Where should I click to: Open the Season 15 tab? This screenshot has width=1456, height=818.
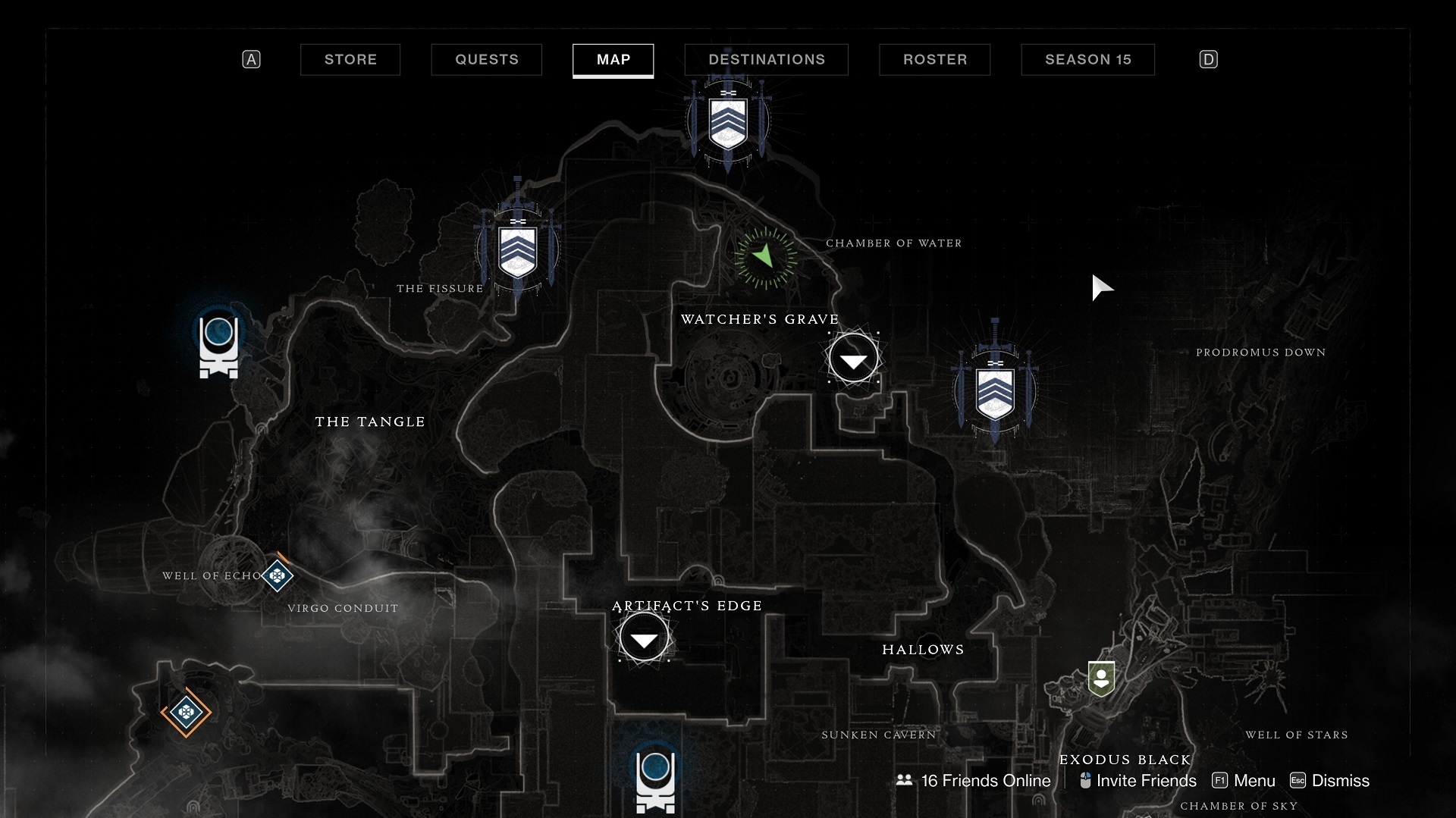[1087, 60]
